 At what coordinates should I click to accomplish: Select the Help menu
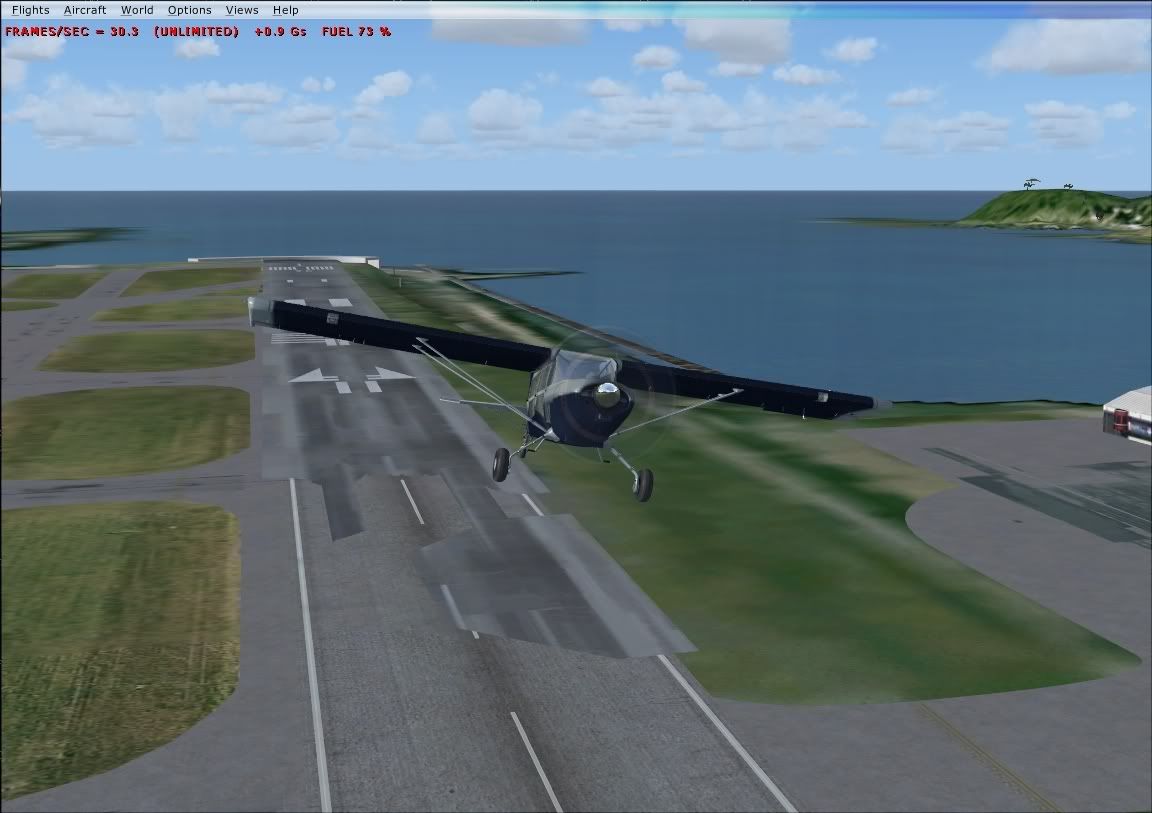coord(285,10)
